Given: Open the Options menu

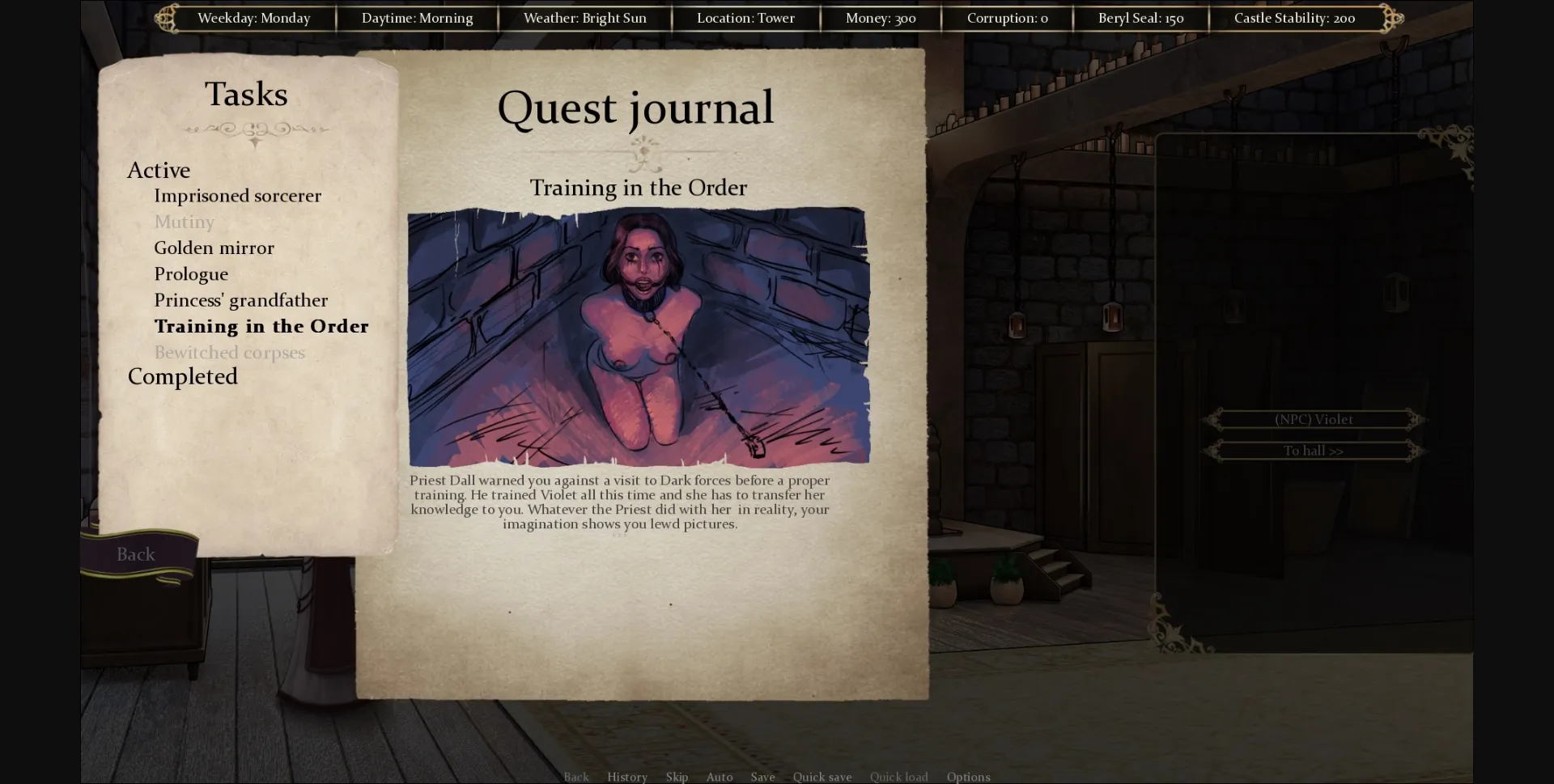Looking at the screenshot, I should (968, 777).
